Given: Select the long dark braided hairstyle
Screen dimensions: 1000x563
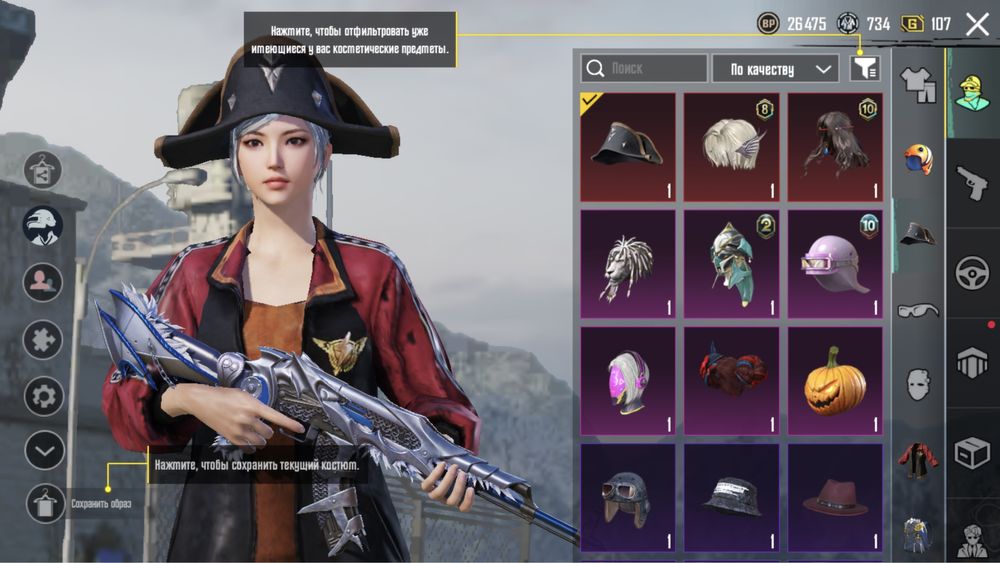Looking at the screenshot, I should tap(835, 147).
